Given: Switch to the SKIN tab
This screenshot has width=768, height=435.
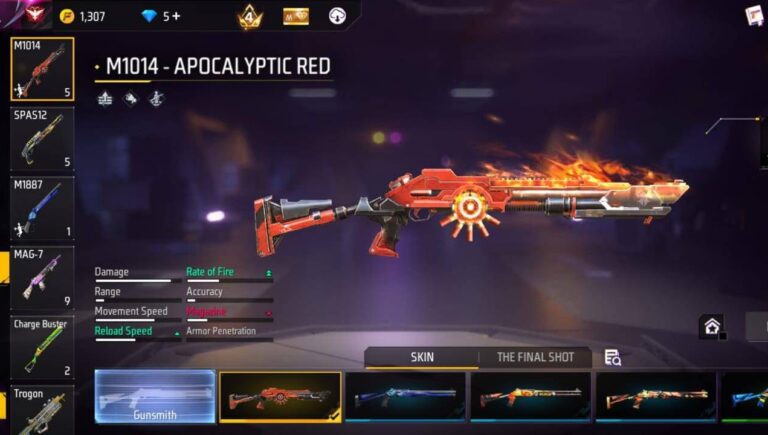Looking at the screenshot, I should point(421,357).
